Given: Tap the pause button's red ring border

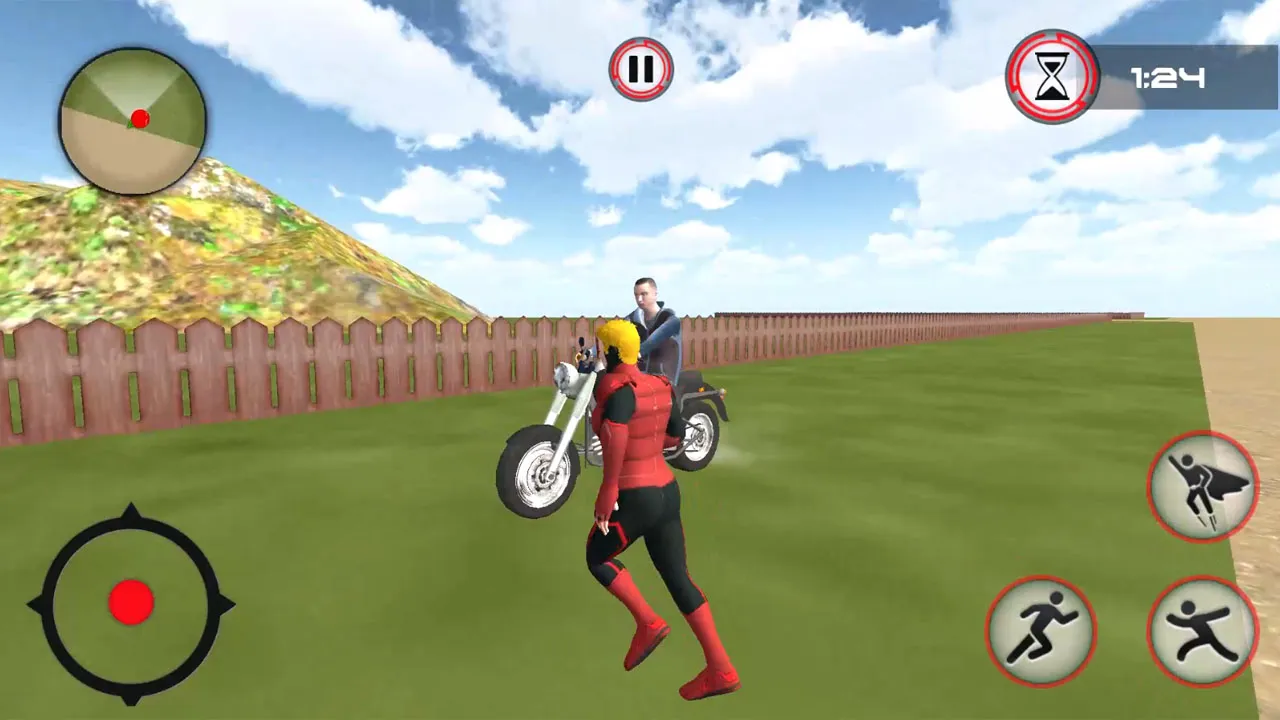Looking at the screenshot, I should point(641,42).
